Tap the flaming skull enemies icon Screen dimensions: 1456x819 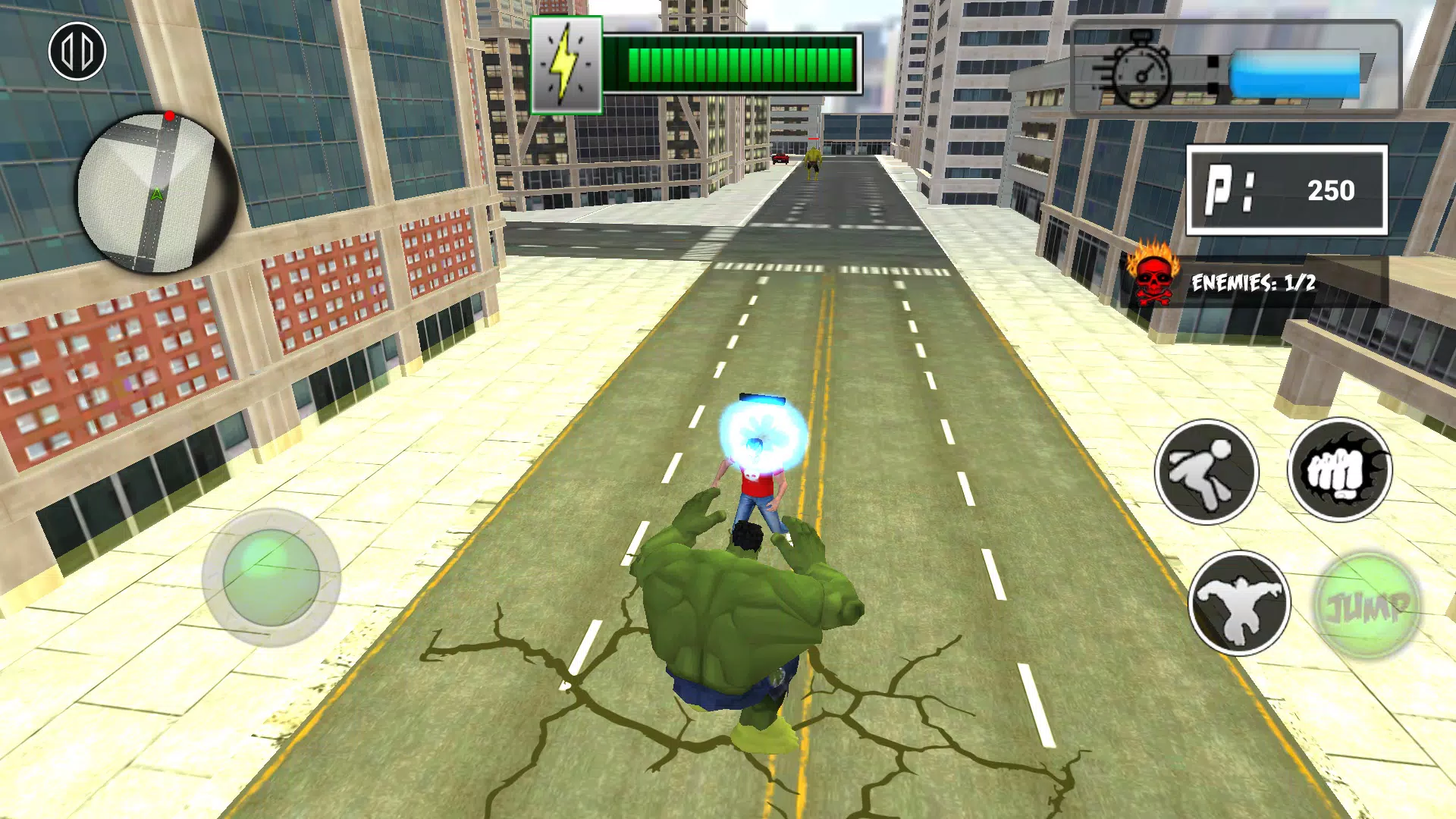1153,275
